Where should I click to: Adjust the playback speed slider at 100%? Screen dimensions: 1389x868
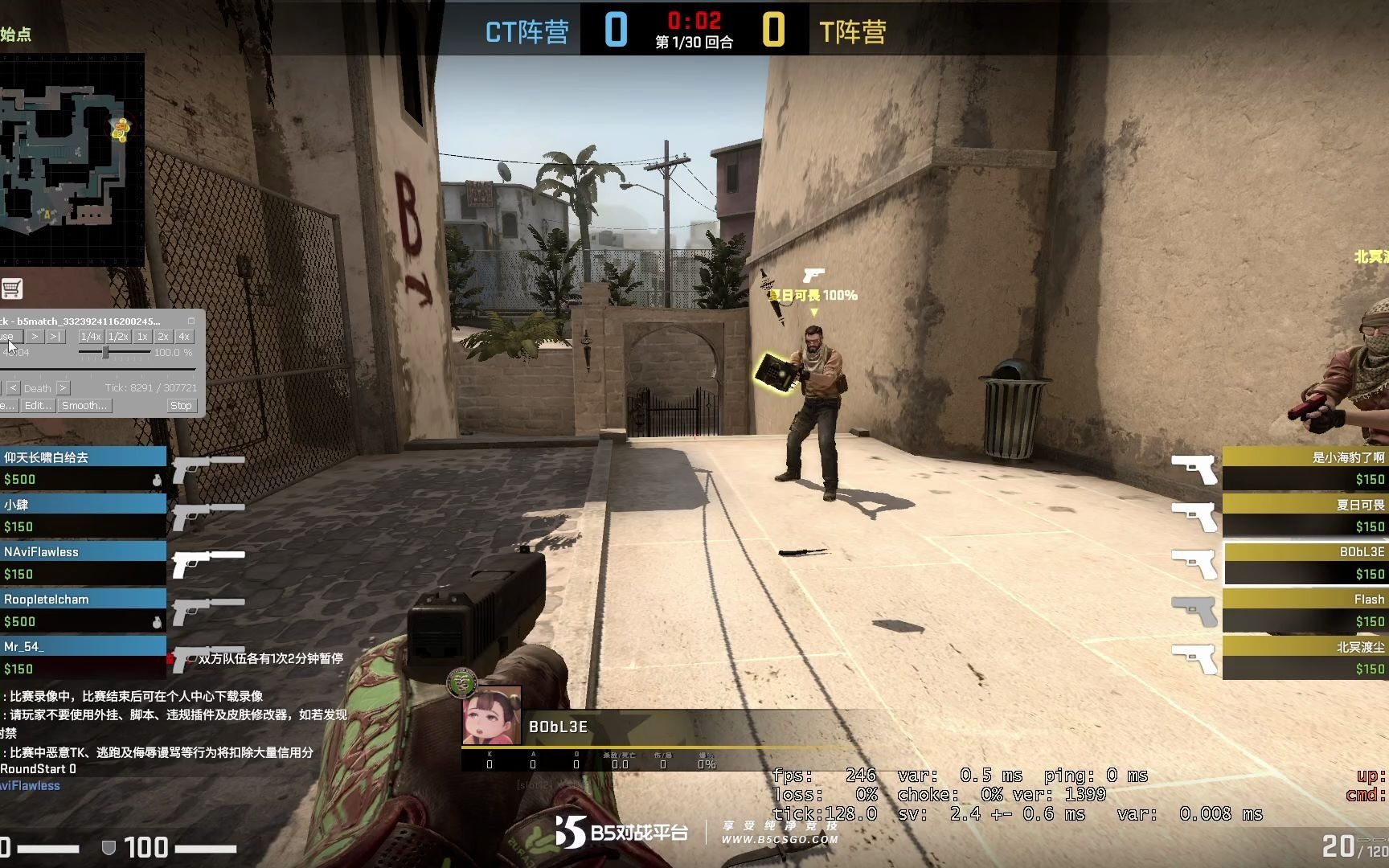(106, 352)
